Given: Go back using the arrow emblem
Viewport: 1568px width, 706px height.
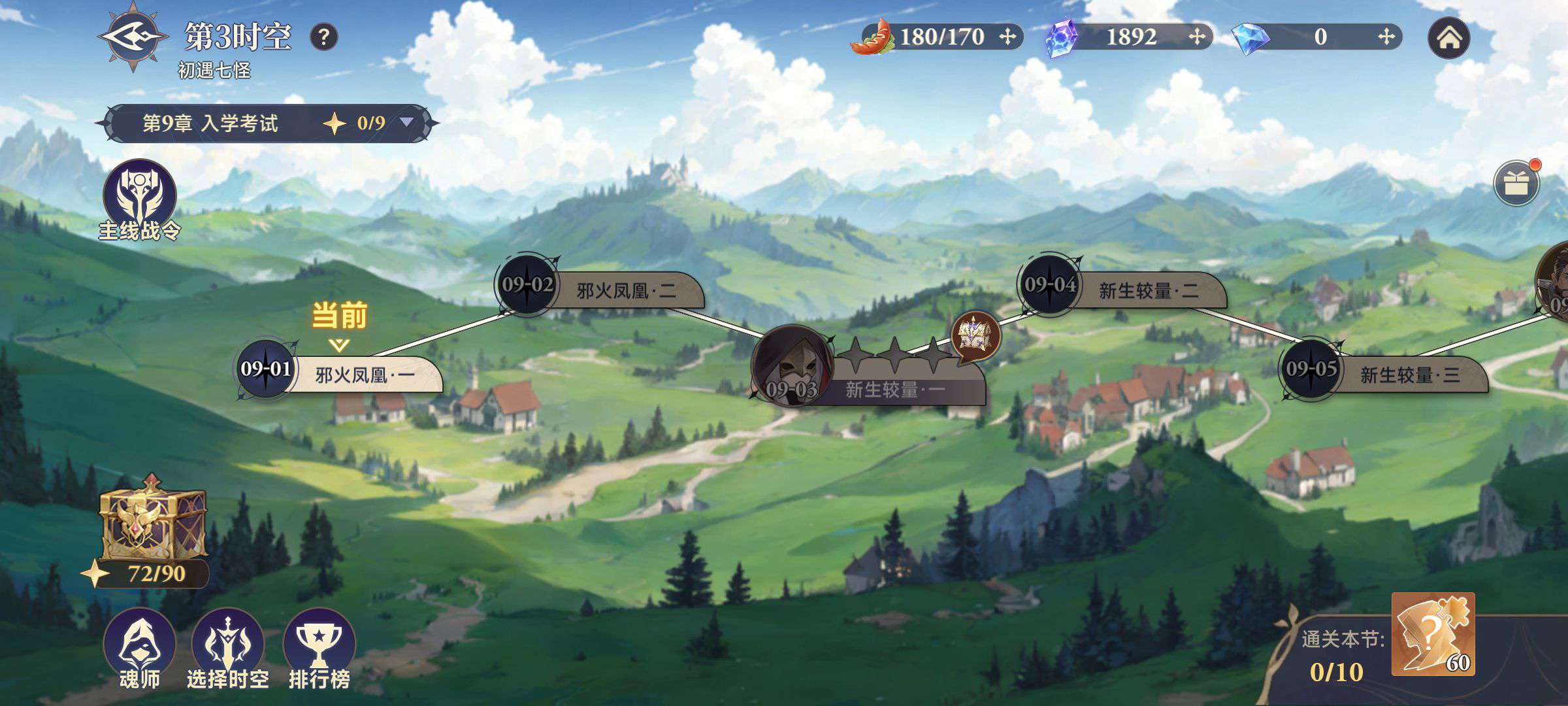Looking at the screenshot, I should click(x=133, y=37).
